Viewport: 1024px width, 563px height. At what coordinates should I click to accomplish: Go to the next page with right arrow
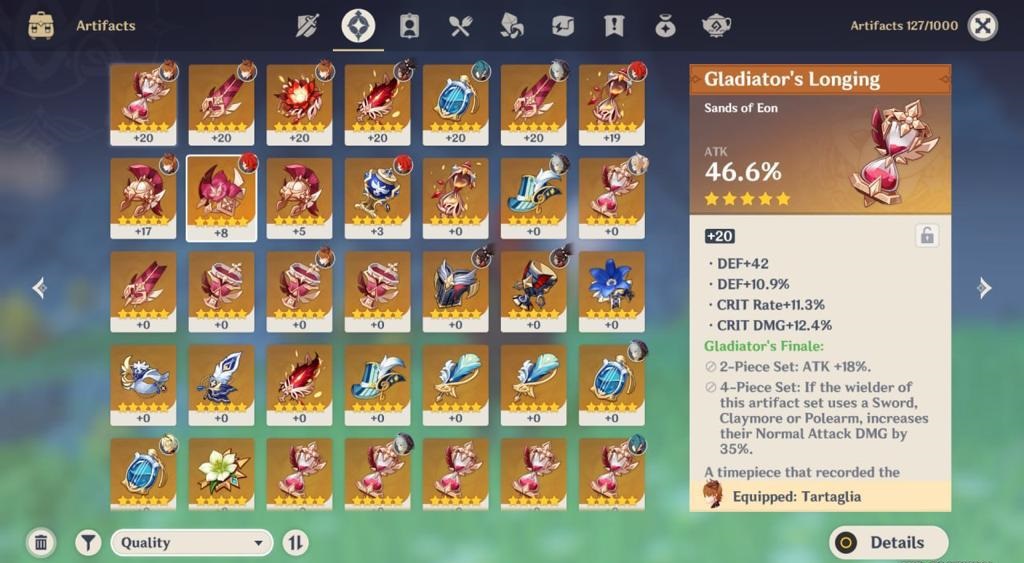[x=984, y=288]
